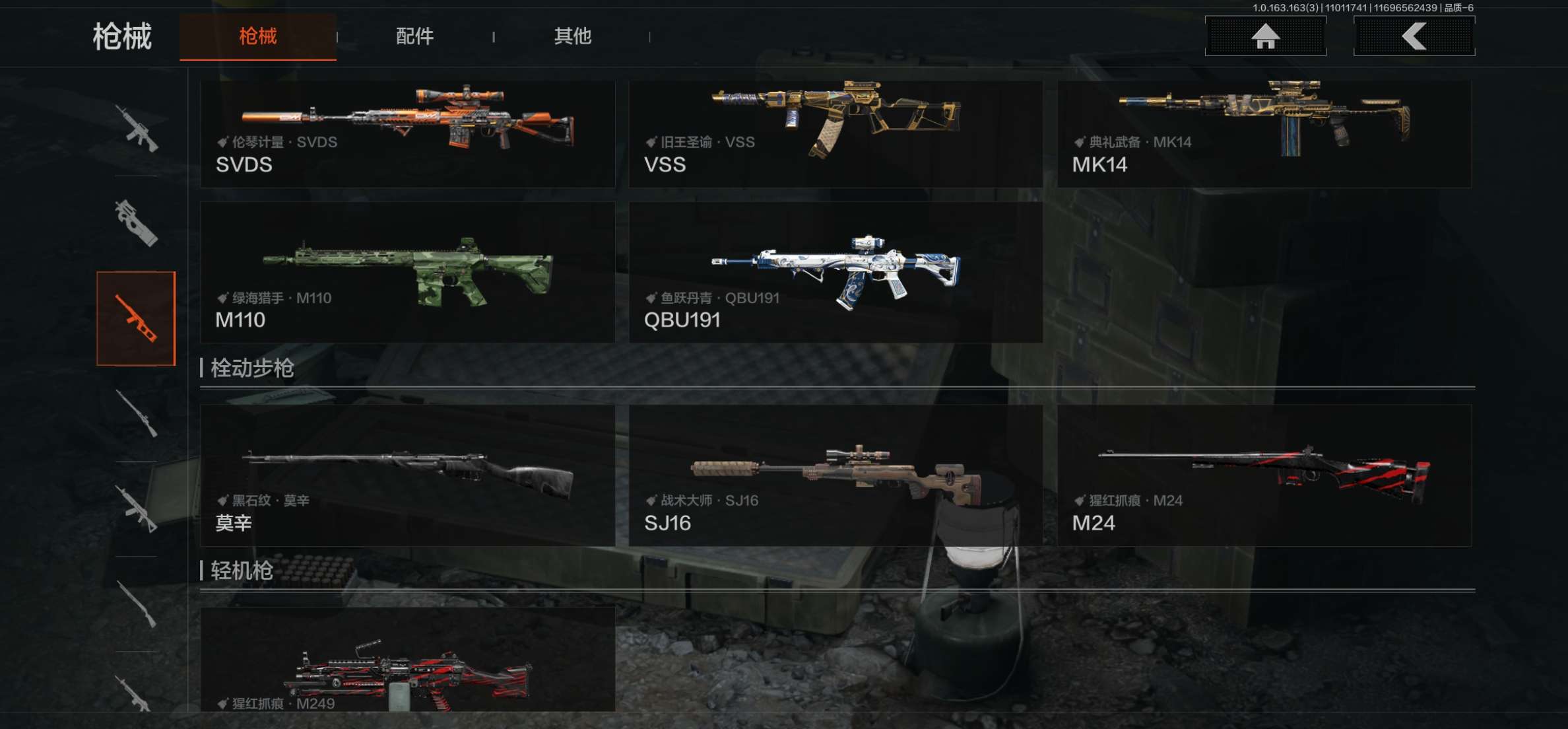Choose the 莫辛 bolt-action rifle

(x=407, y=475)
